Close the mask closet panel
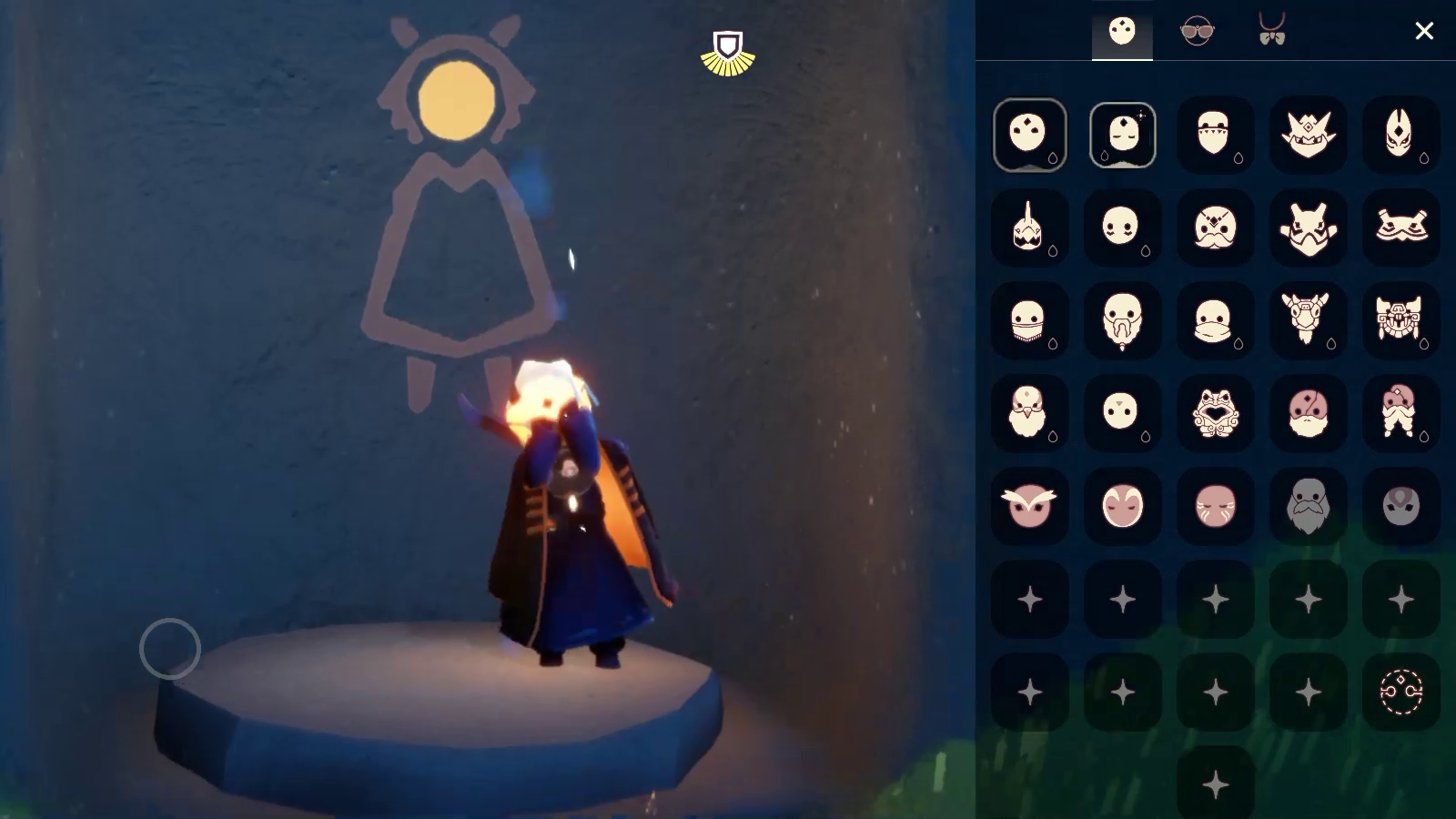 coord(1424,31)
